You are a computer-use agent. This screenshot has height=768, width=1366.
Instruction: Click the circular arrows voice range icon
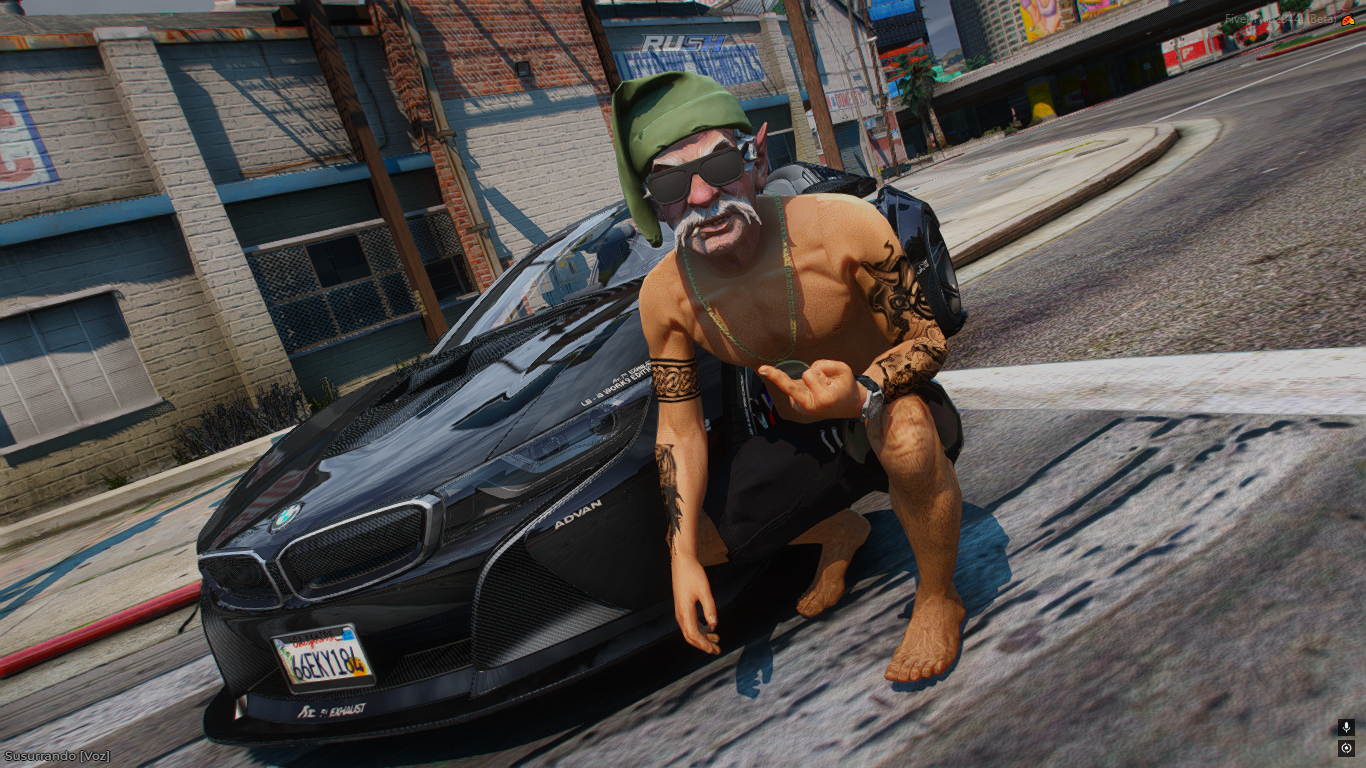pyautogui.click(x=1346, y=749)
